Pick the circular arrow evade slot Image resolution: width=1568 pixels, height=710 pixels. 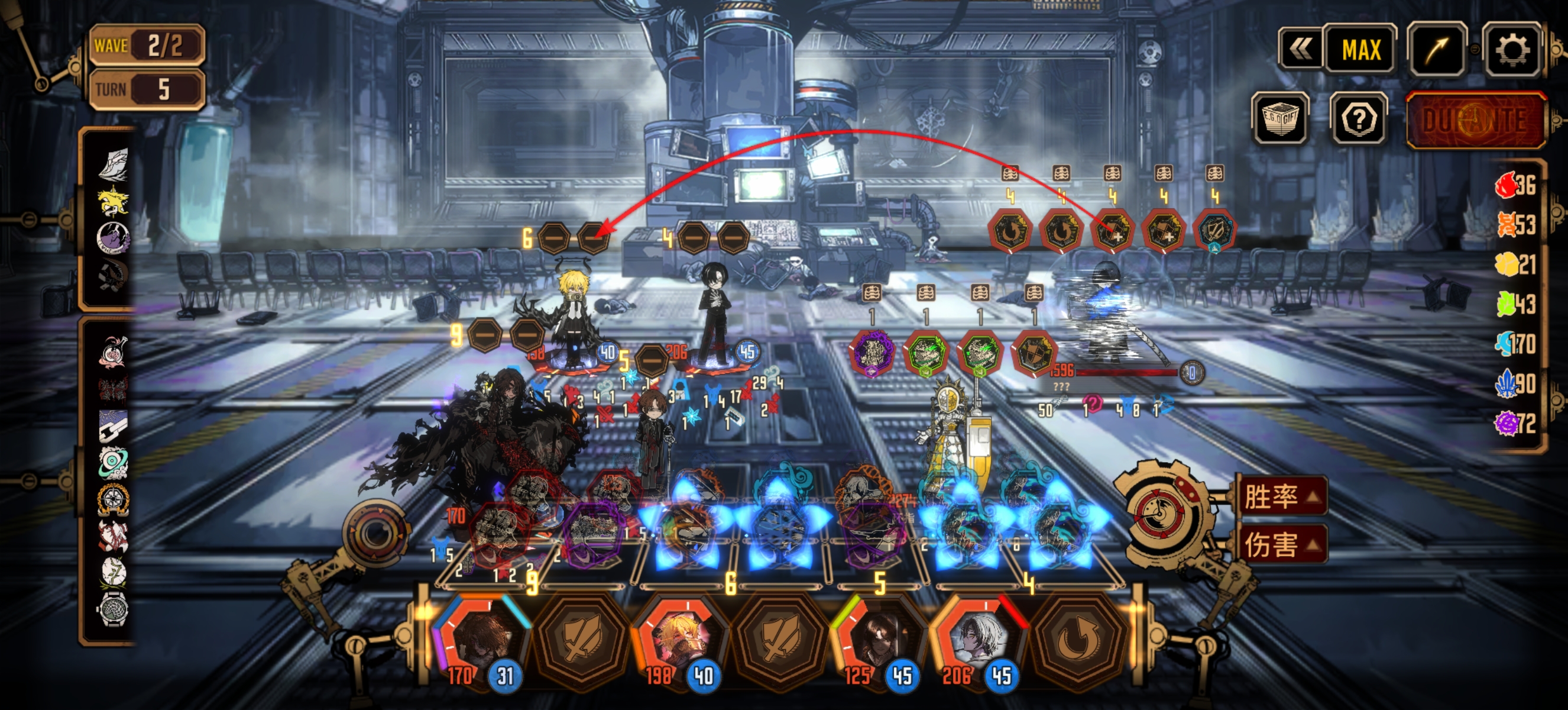tap(1077, 643)
